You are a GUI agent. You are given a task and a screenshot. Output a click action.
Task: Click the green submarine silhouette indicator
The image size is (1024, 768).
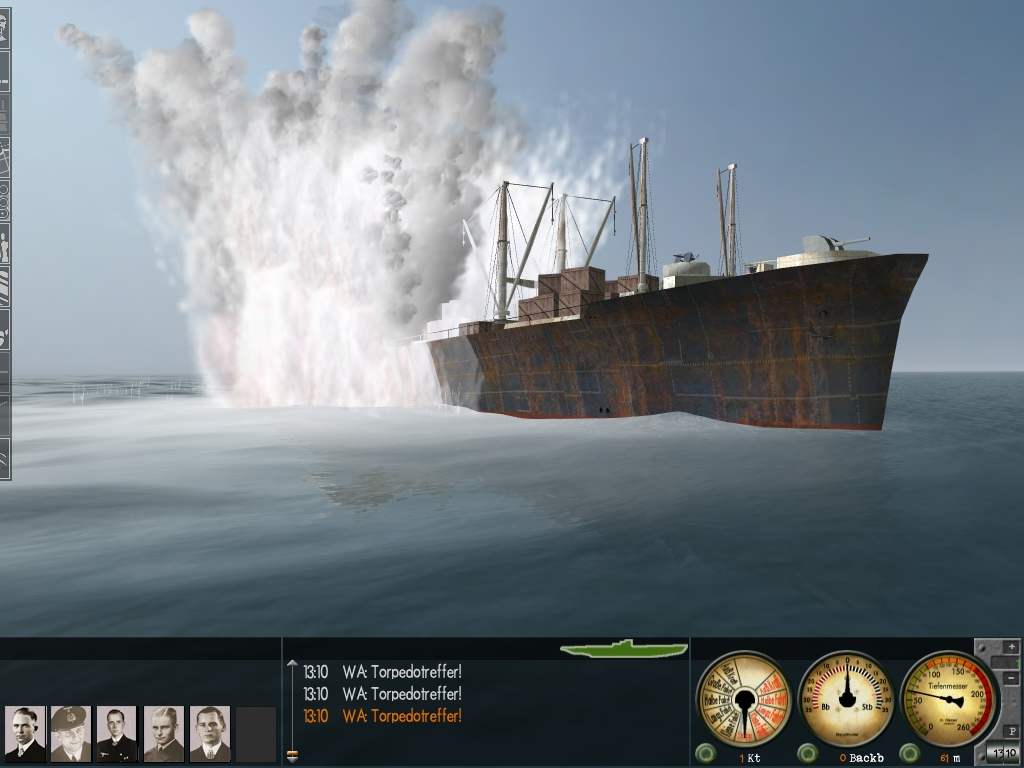click(x=624, y=649)
